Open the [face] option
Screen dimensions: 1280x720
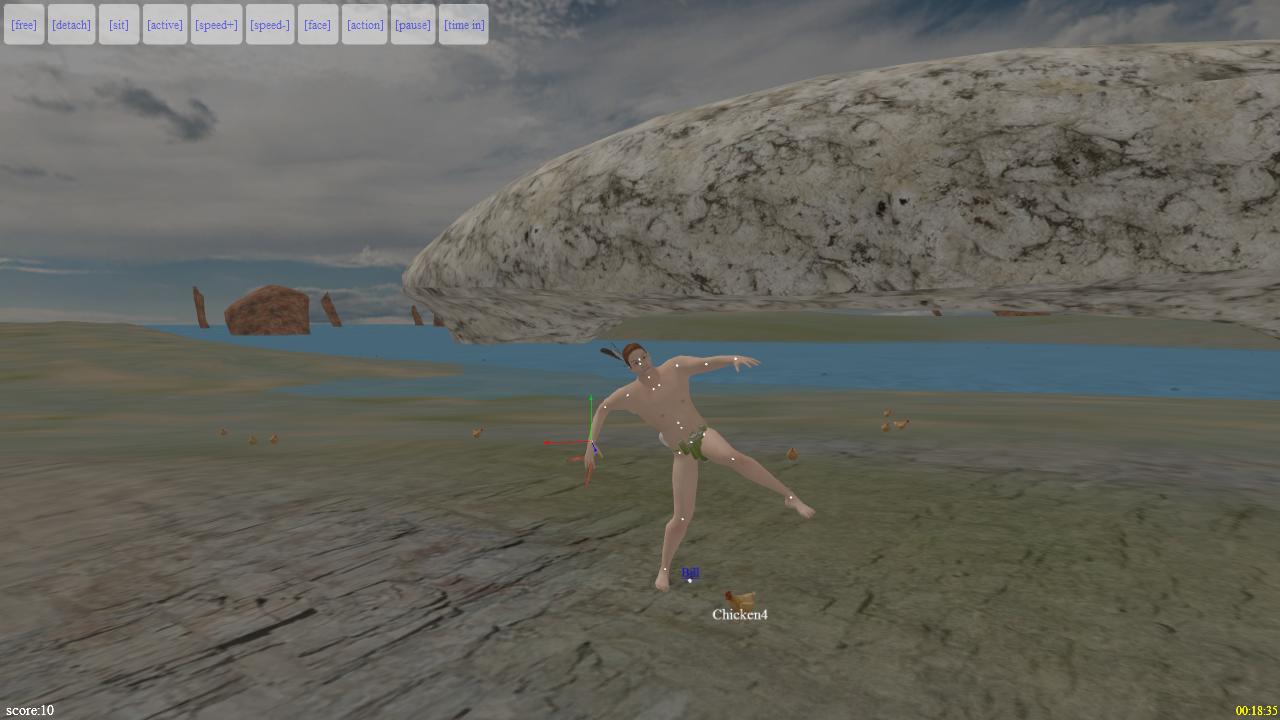point(317,24)
